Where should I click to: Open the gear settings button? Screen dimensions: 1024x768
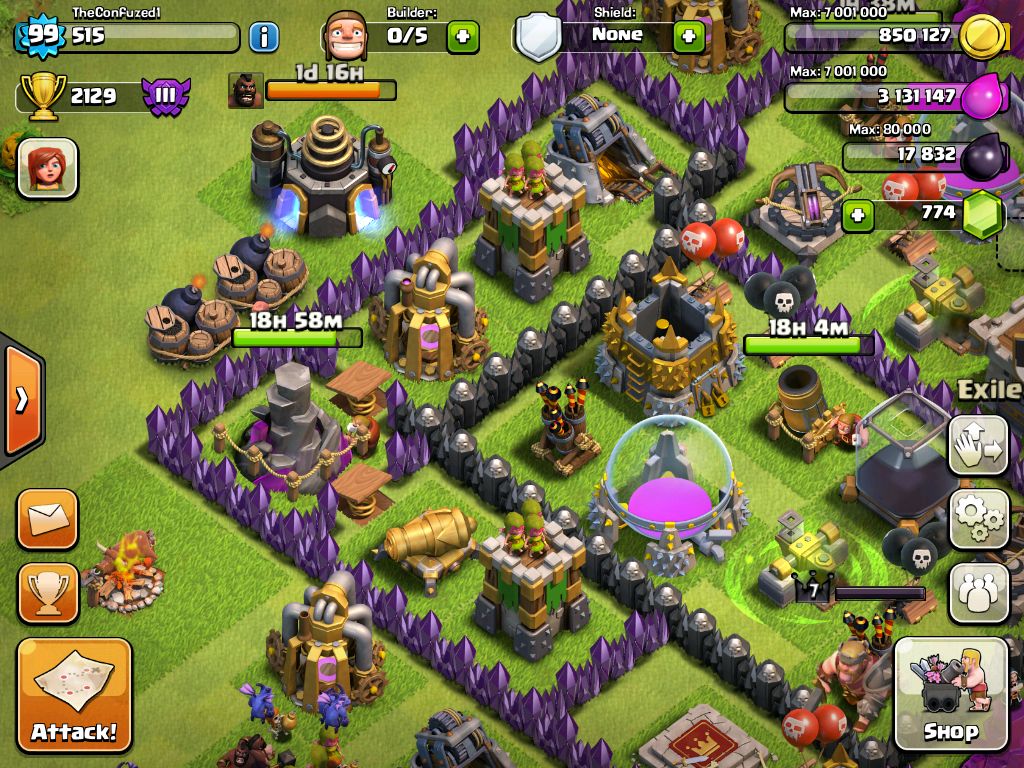pos(978,518)
